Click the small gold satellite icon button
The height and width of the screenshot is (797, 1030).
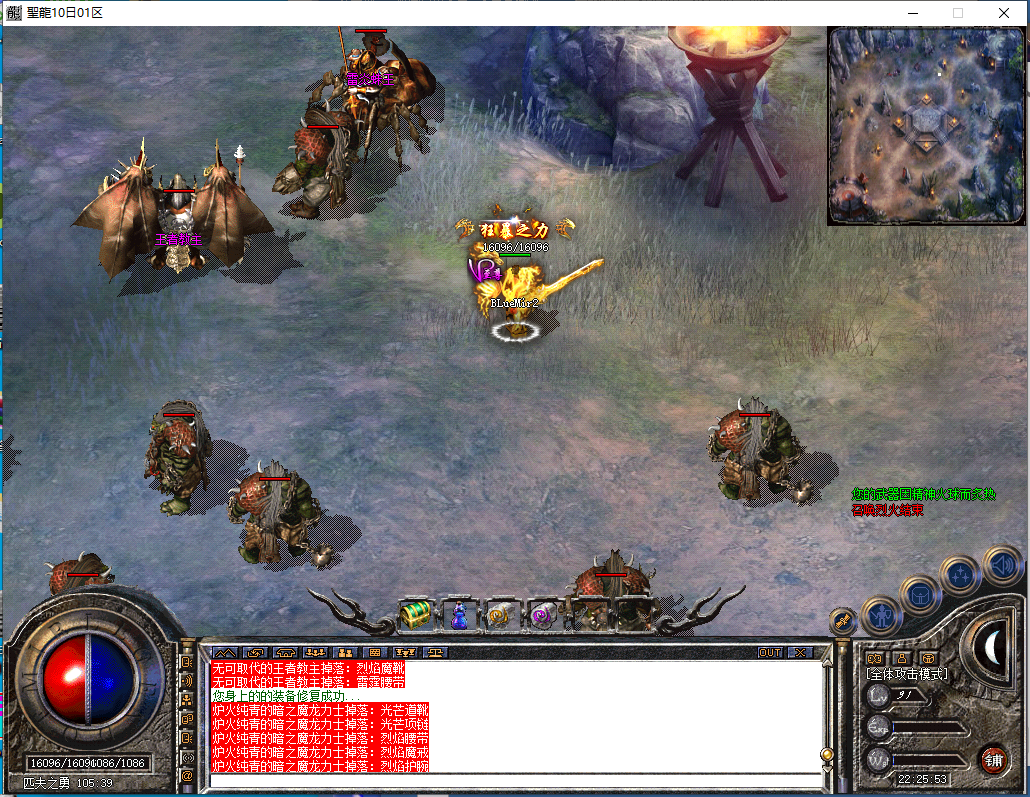pos(843,621)
